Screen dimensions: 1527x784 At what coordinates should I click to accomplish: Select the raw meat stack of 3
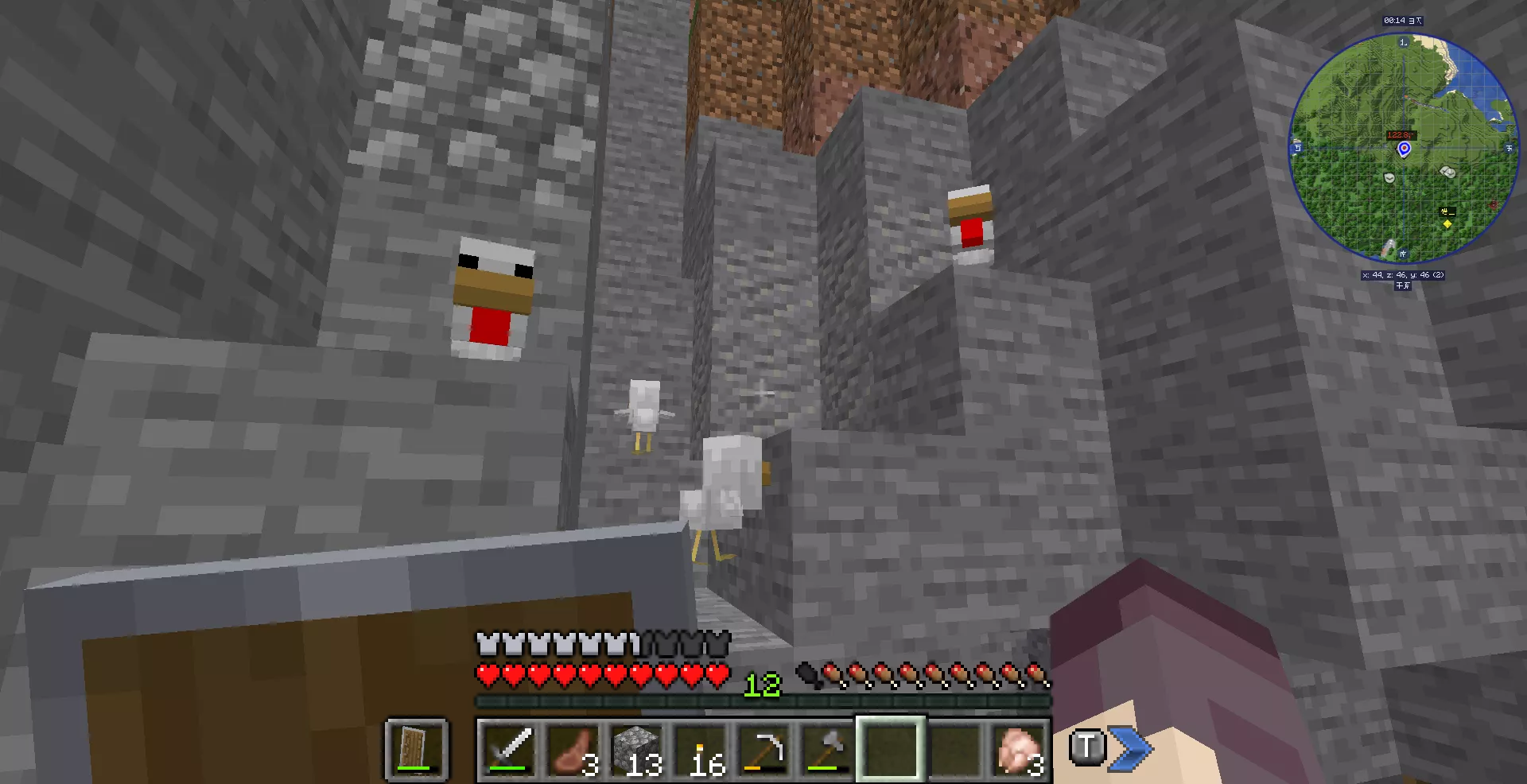tap(573, 749)
